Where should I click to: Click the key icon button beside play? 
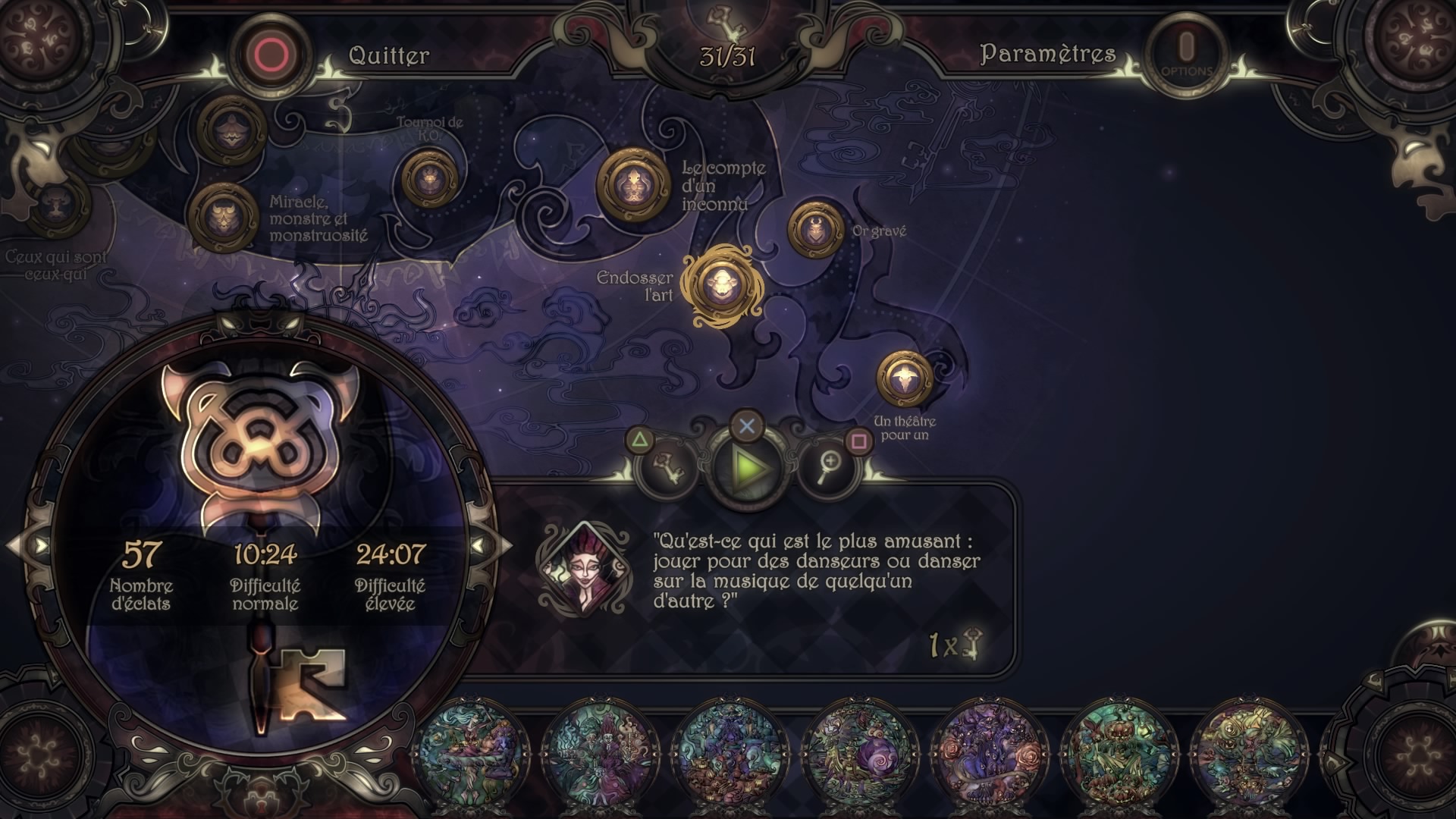(x=668, y=467)
